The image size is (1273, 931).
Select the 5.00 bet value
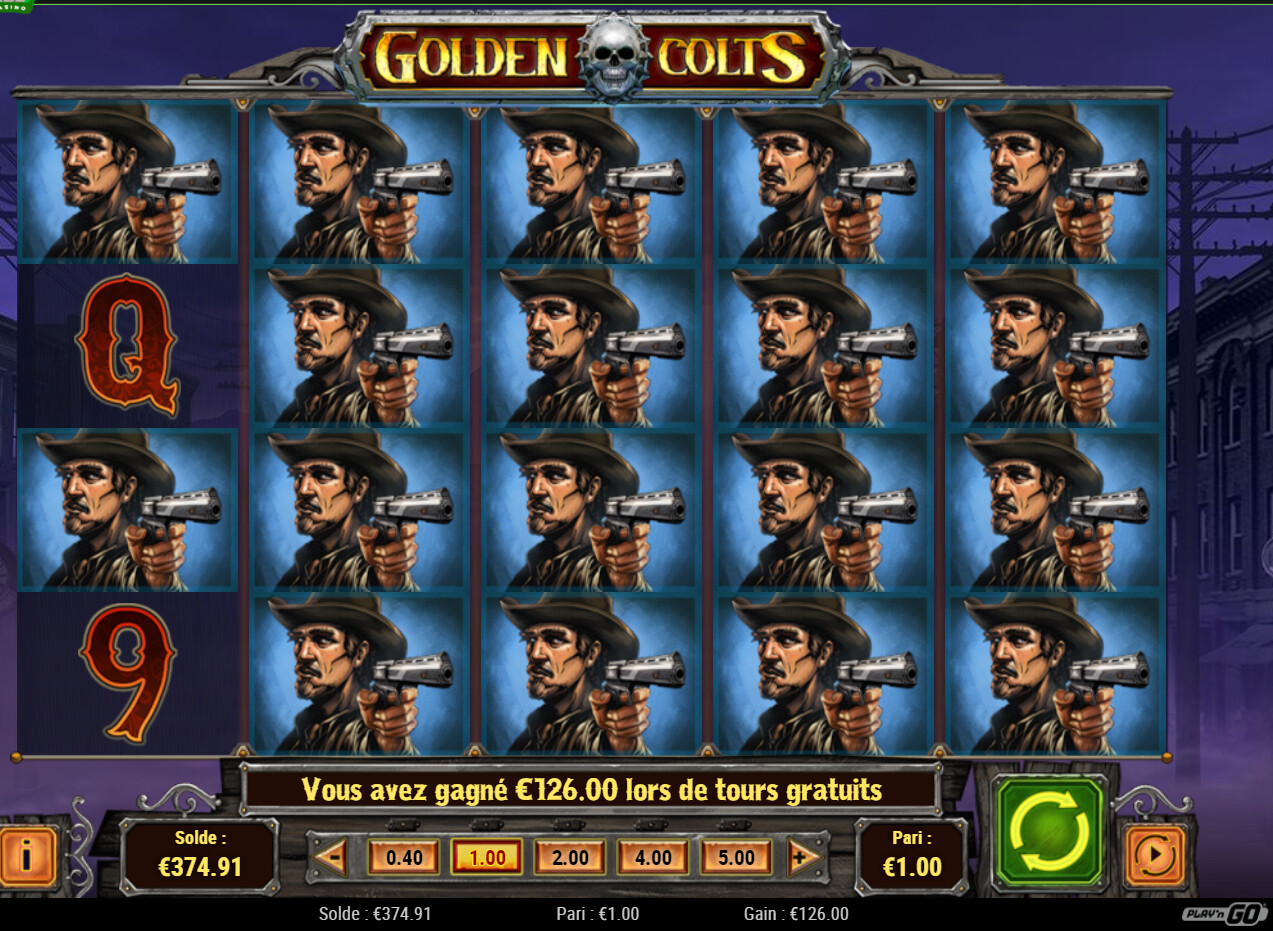pos(736,857)
